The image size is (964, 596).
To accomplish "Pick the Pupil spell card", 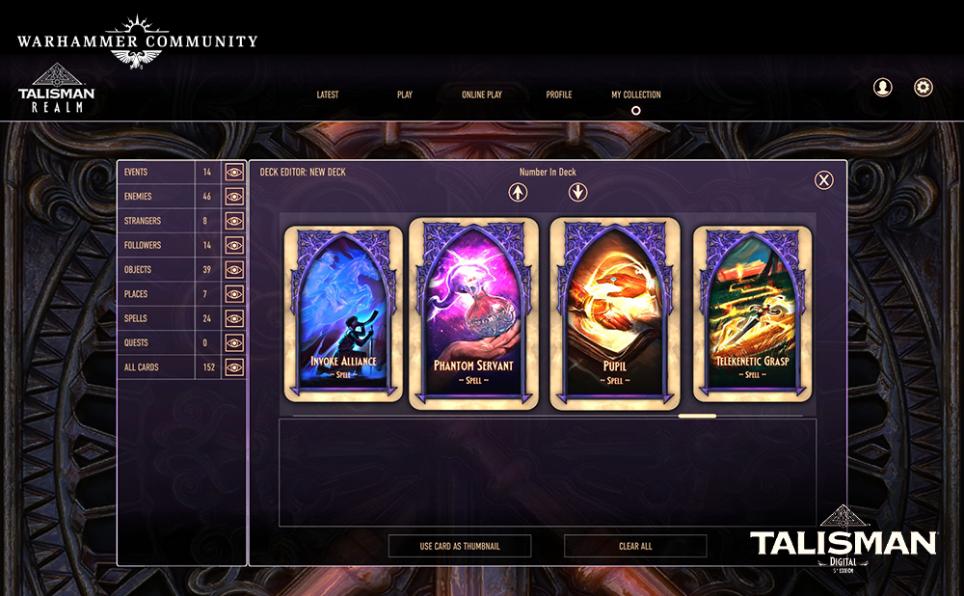I will tap(615, 314).
